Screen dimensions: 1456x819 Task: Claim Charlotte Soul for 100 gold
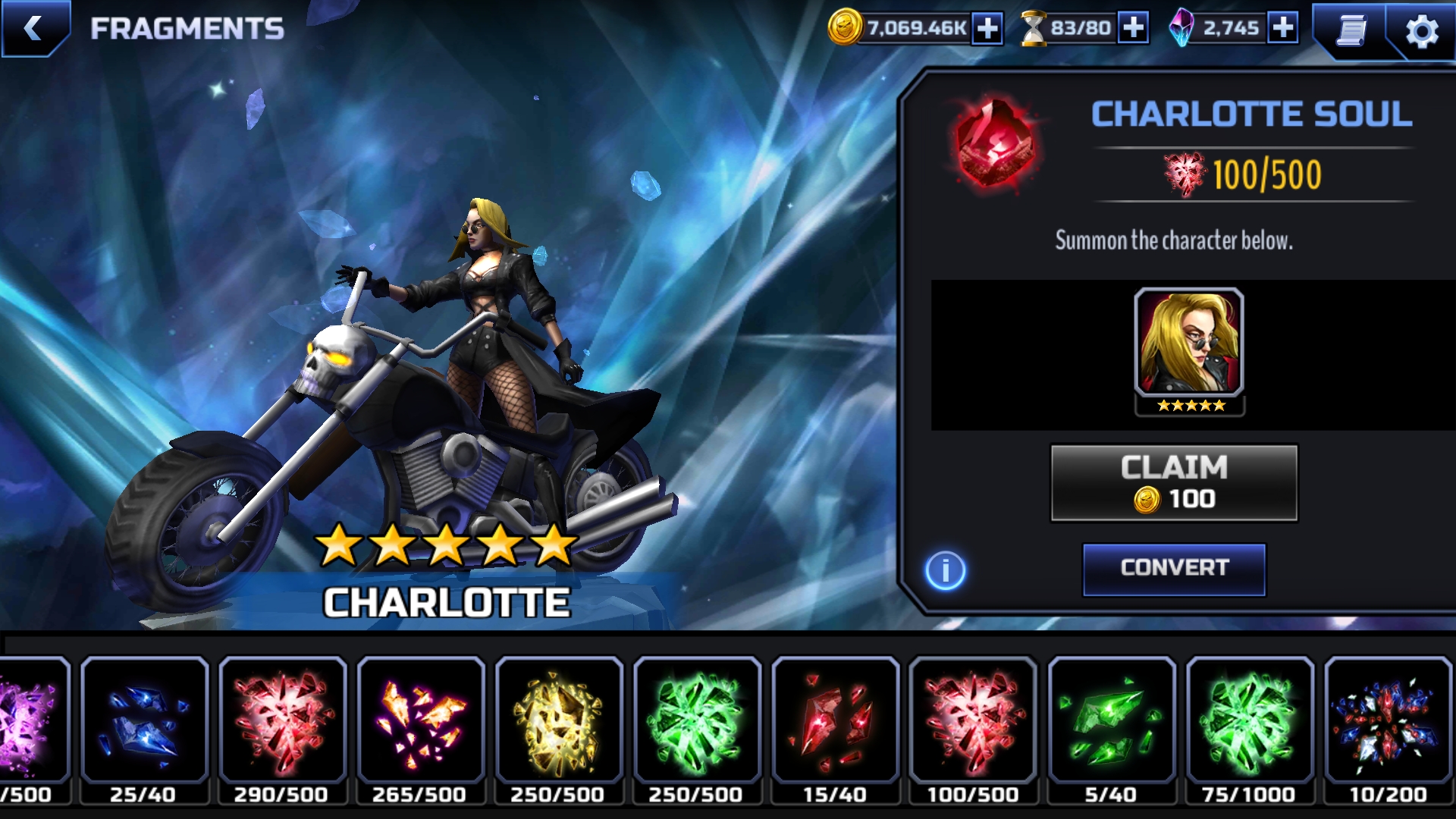pyautogui.click(x=1173, y=483)
